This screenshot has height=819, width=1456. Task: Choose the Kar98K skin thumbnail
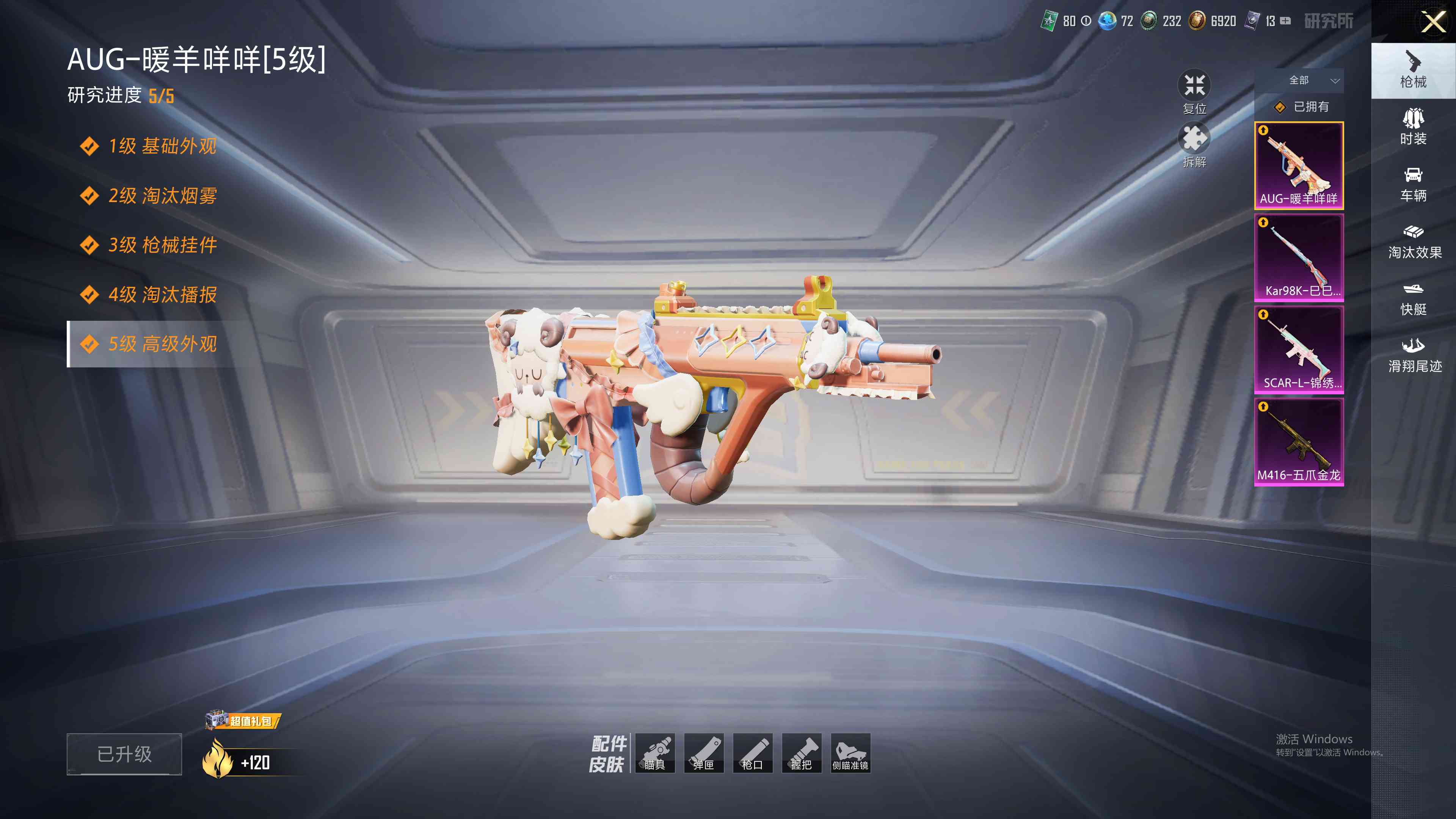coord(1299,257)
